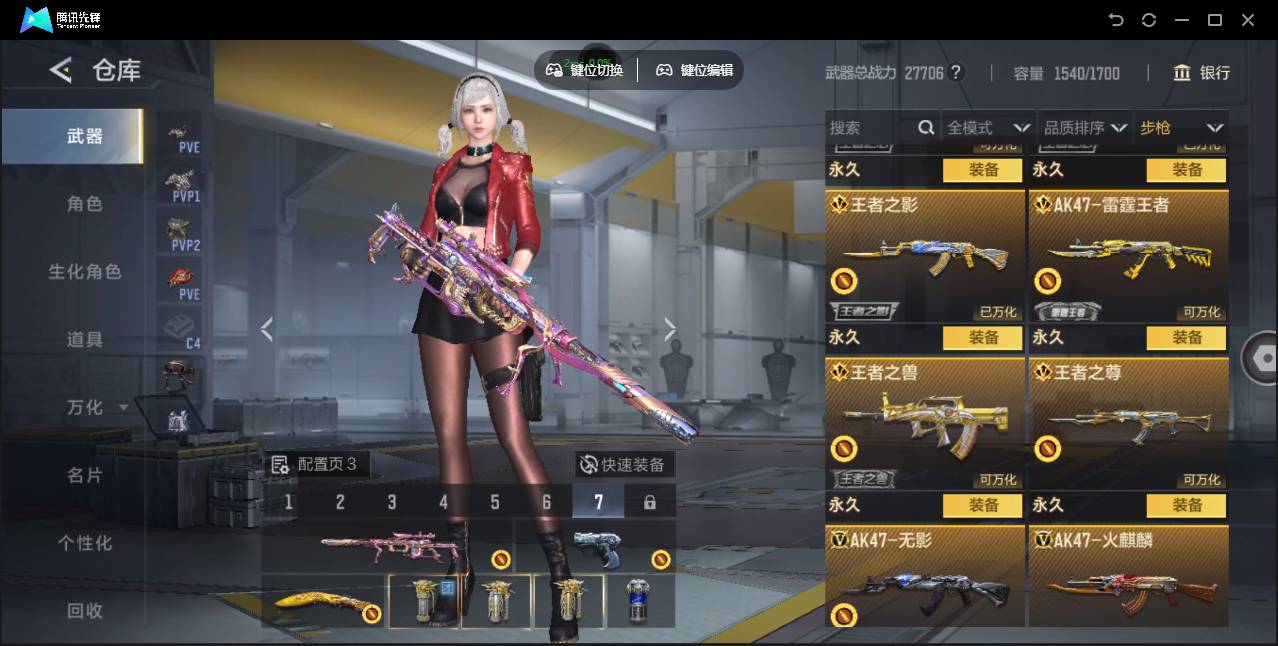Viewport: 1278px width, 646px height.
Task: Open the 银行 bank
Action: click(1201, 73)
